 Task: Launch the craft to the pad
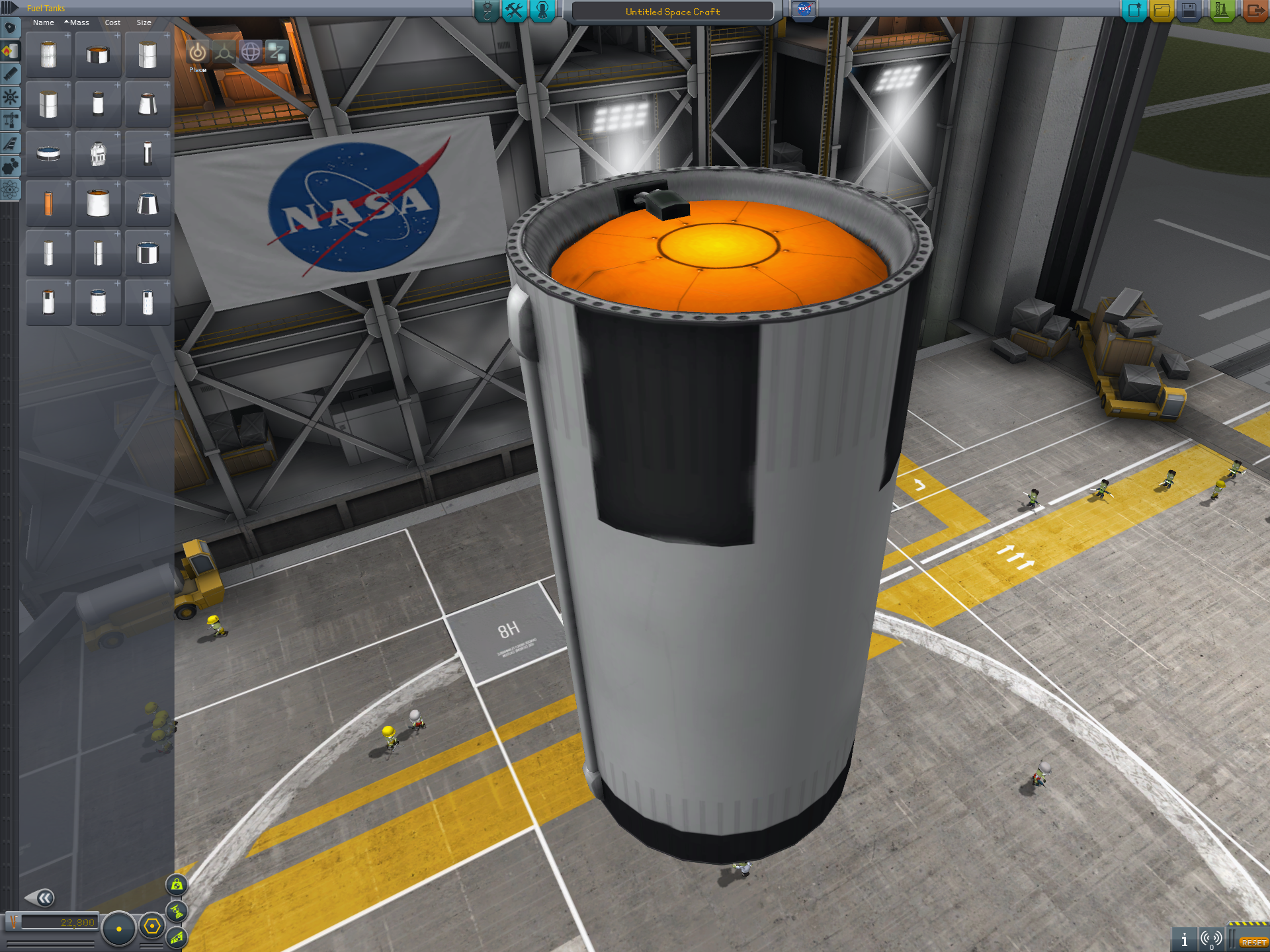point(1221,11)
